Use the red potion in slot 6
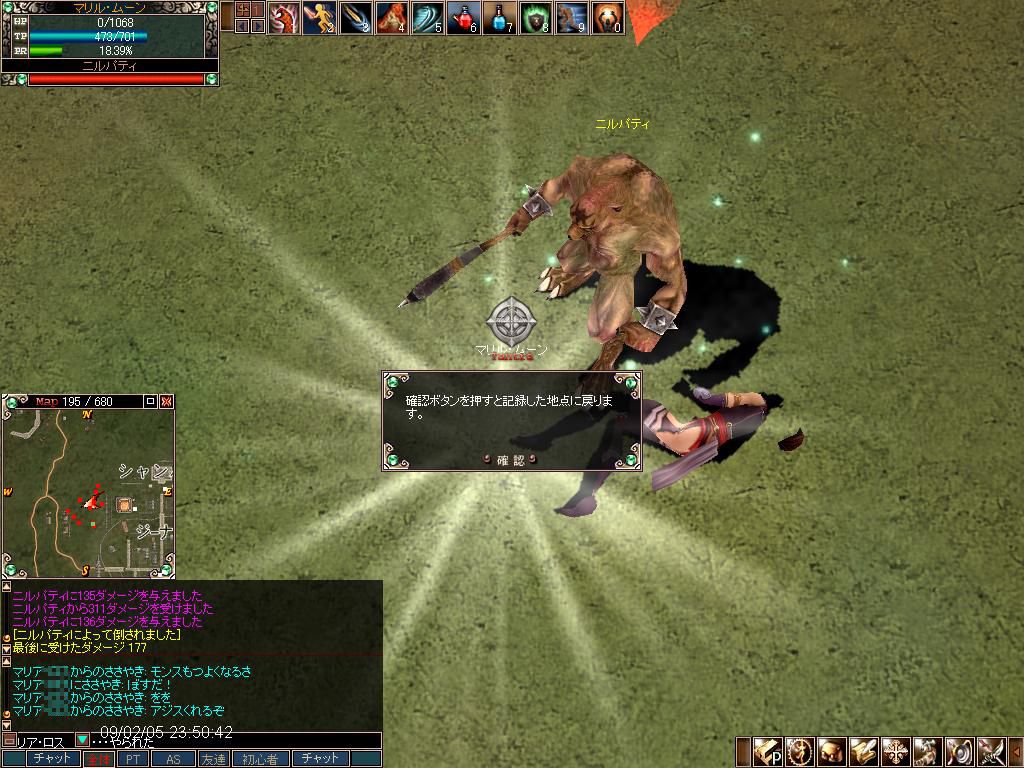The width and height of the screenshot is (1024, 768). point(463,18)
